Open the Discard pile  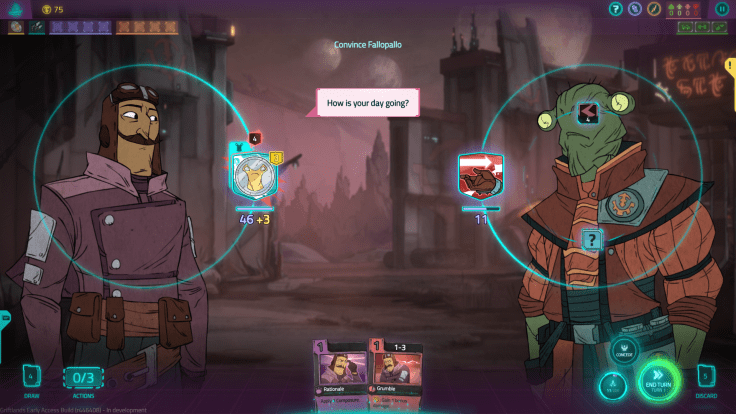coord(707,378)
